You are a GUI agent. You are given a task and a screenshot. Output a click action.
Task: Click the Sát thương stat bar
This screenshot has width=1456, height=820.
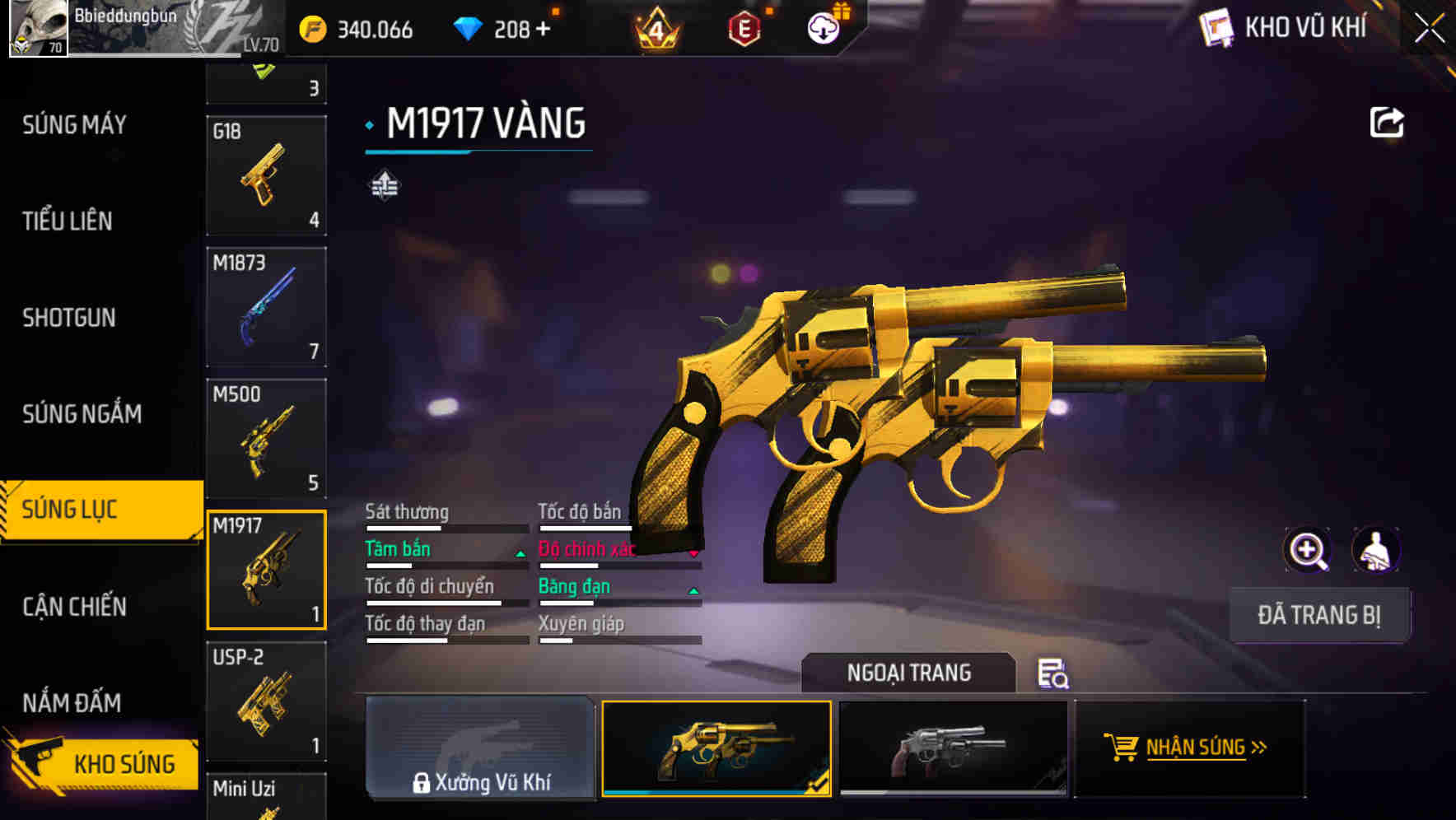(x=445, y=529)
